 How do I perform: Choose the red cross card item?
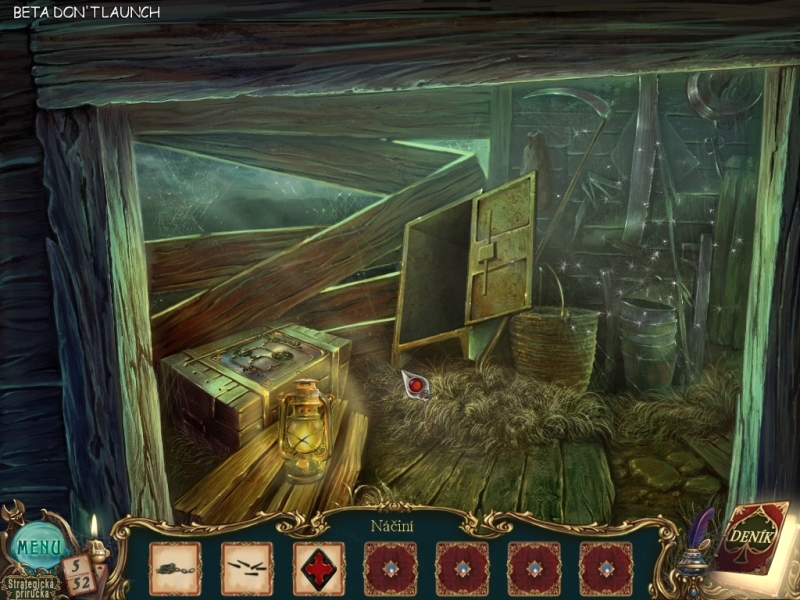318,568
